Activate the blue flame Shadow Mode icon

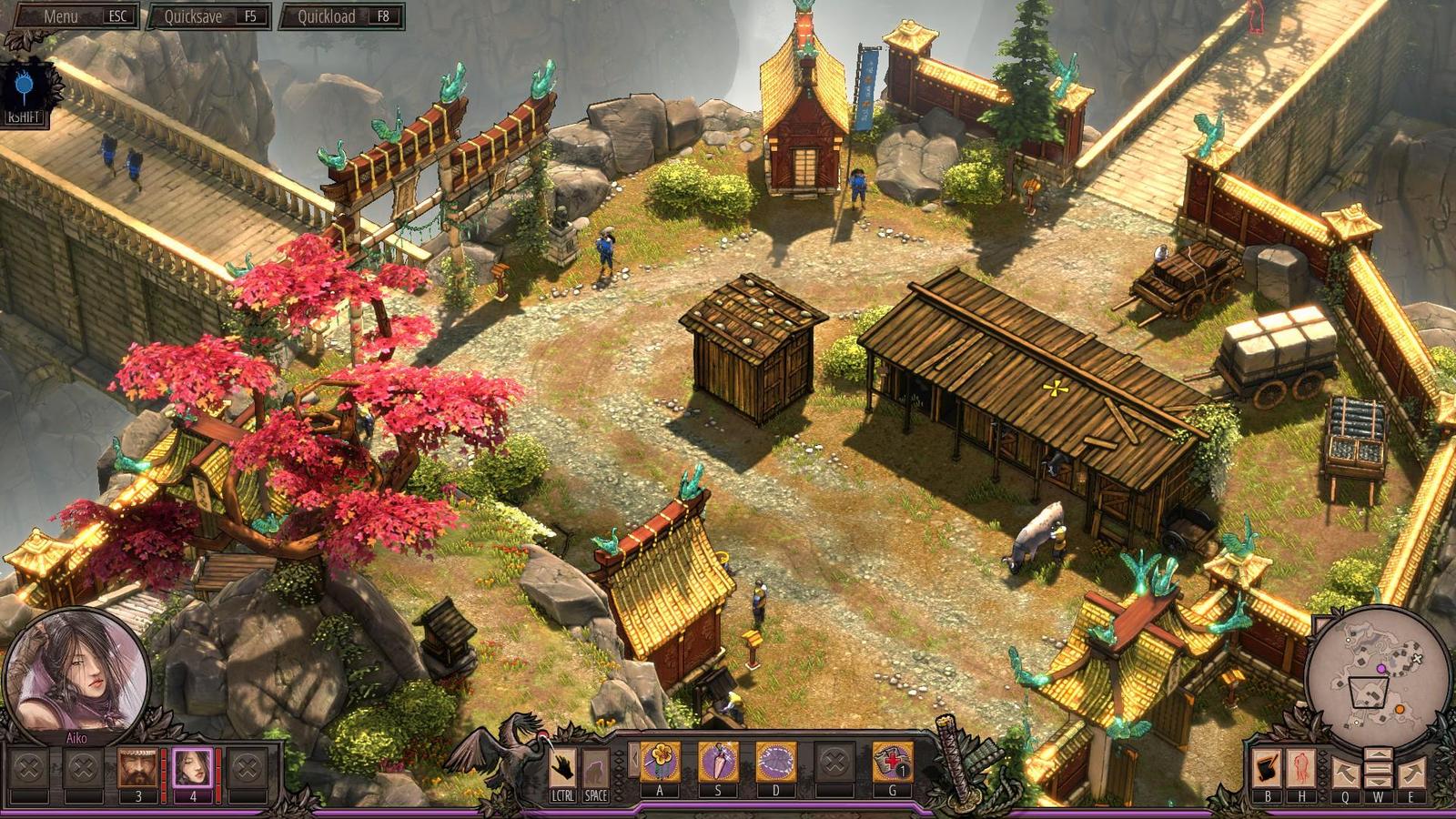coord(25,87)
